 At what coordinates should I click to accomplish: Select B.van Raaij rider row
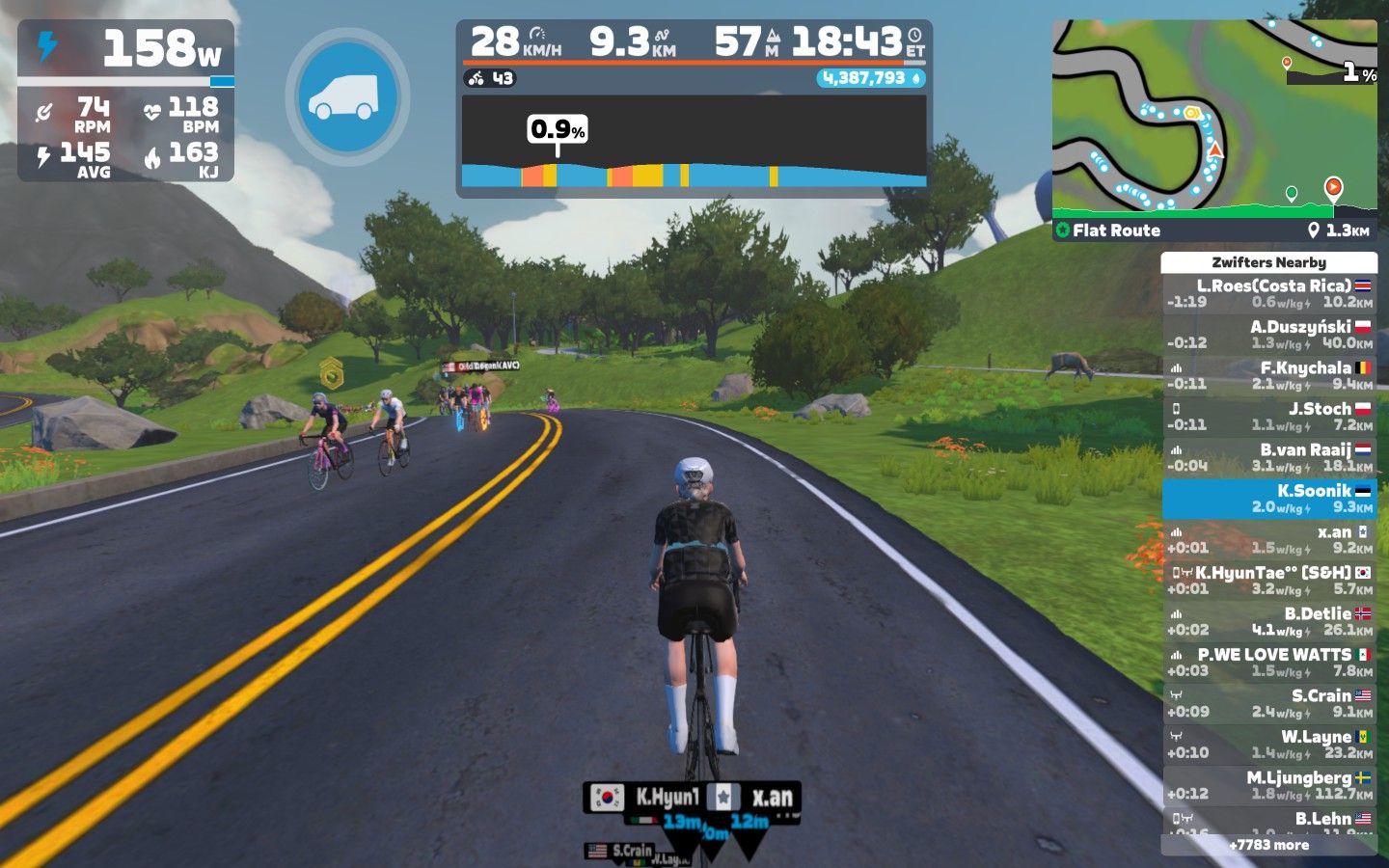point(1268,457)
